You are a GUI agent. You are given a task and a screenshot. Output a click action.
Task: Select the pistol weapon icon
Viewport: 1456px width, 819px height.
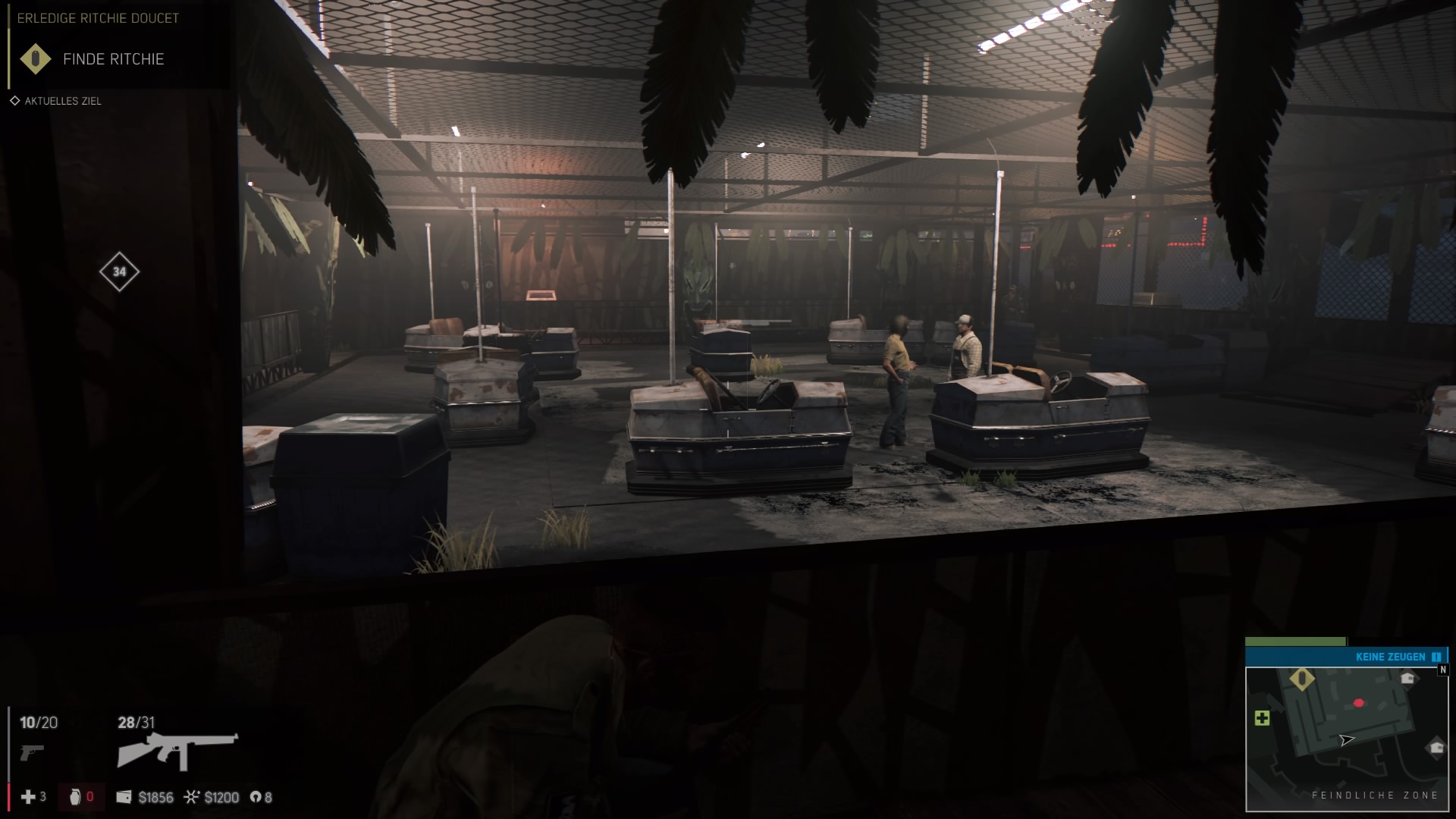tap(32, 752)
